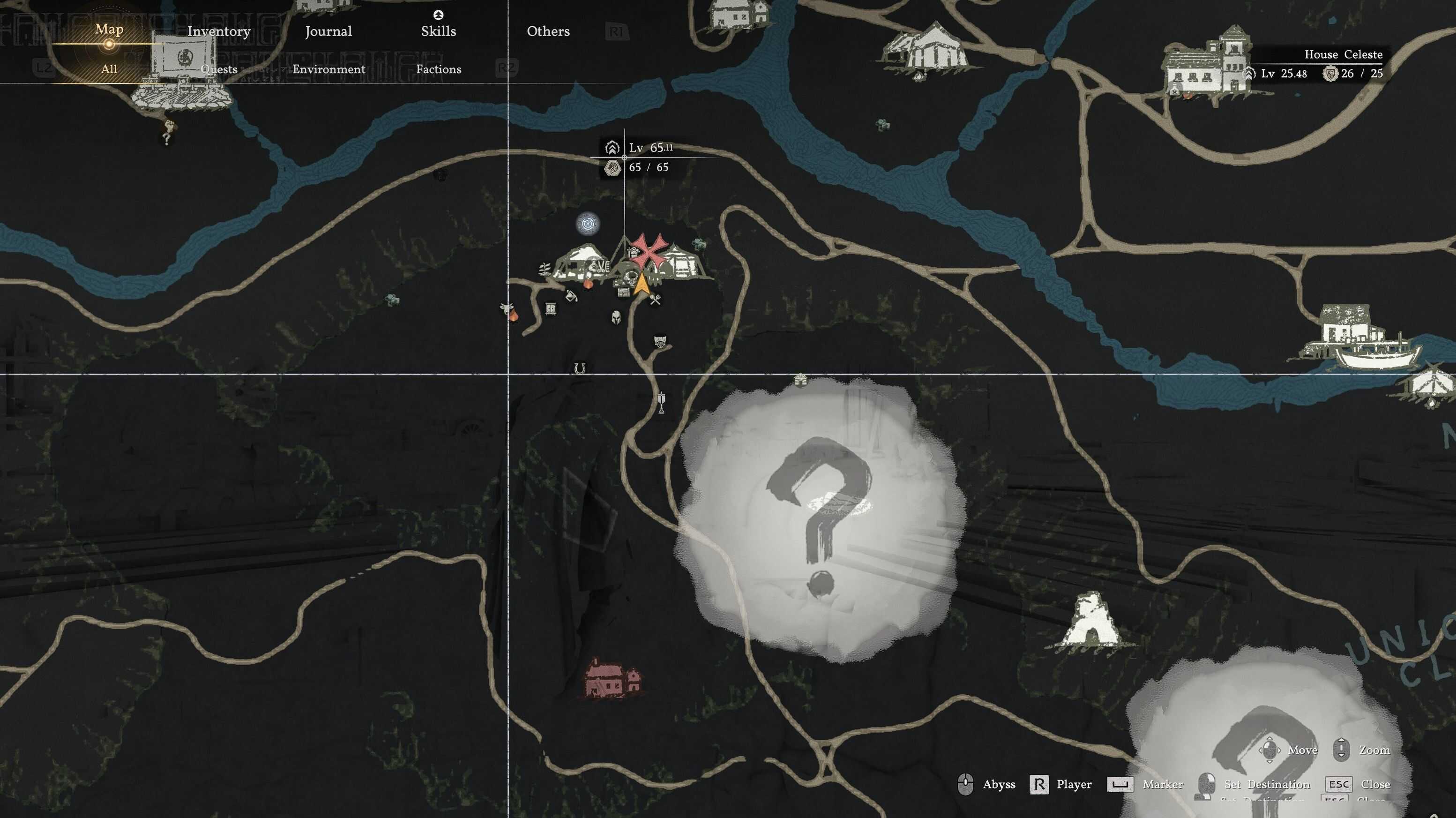The width and height of the screenshot is (1456, 818).
Task: Open the Journal tab
Action: coord(329,31)
